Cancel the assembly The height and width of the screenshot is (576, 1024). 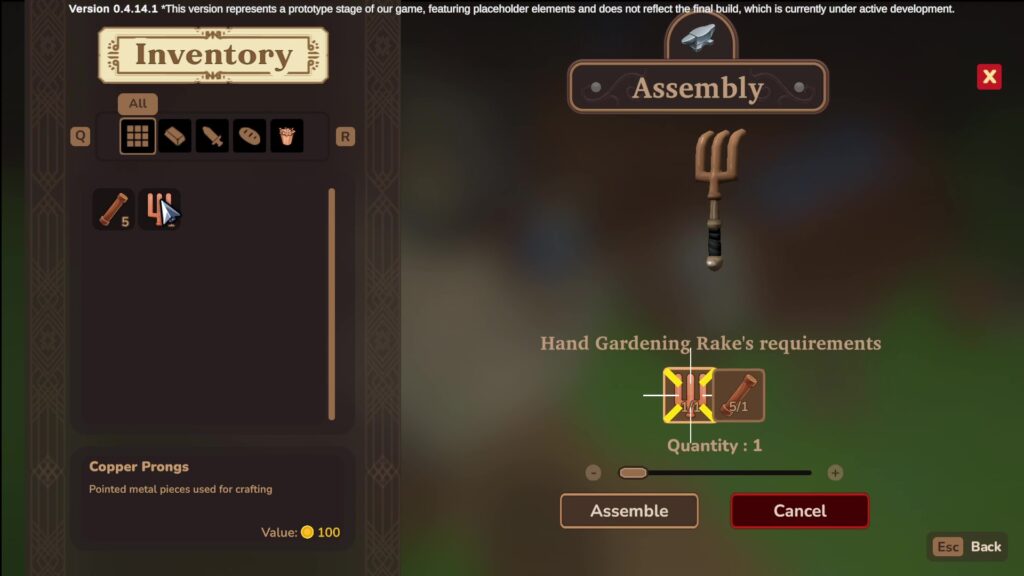(799, 511)
